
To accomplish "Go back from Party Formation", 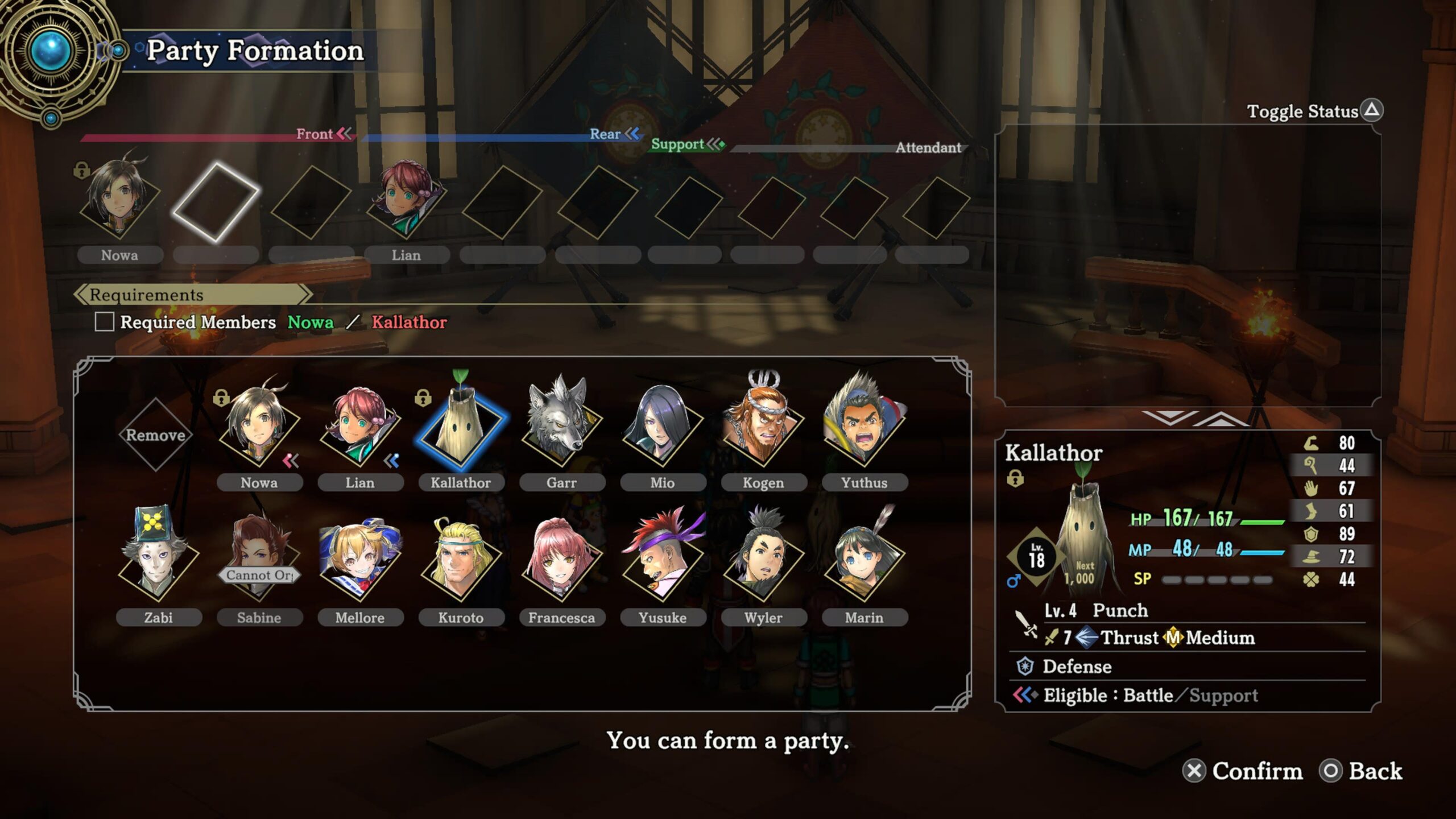I will [1362, 771].
